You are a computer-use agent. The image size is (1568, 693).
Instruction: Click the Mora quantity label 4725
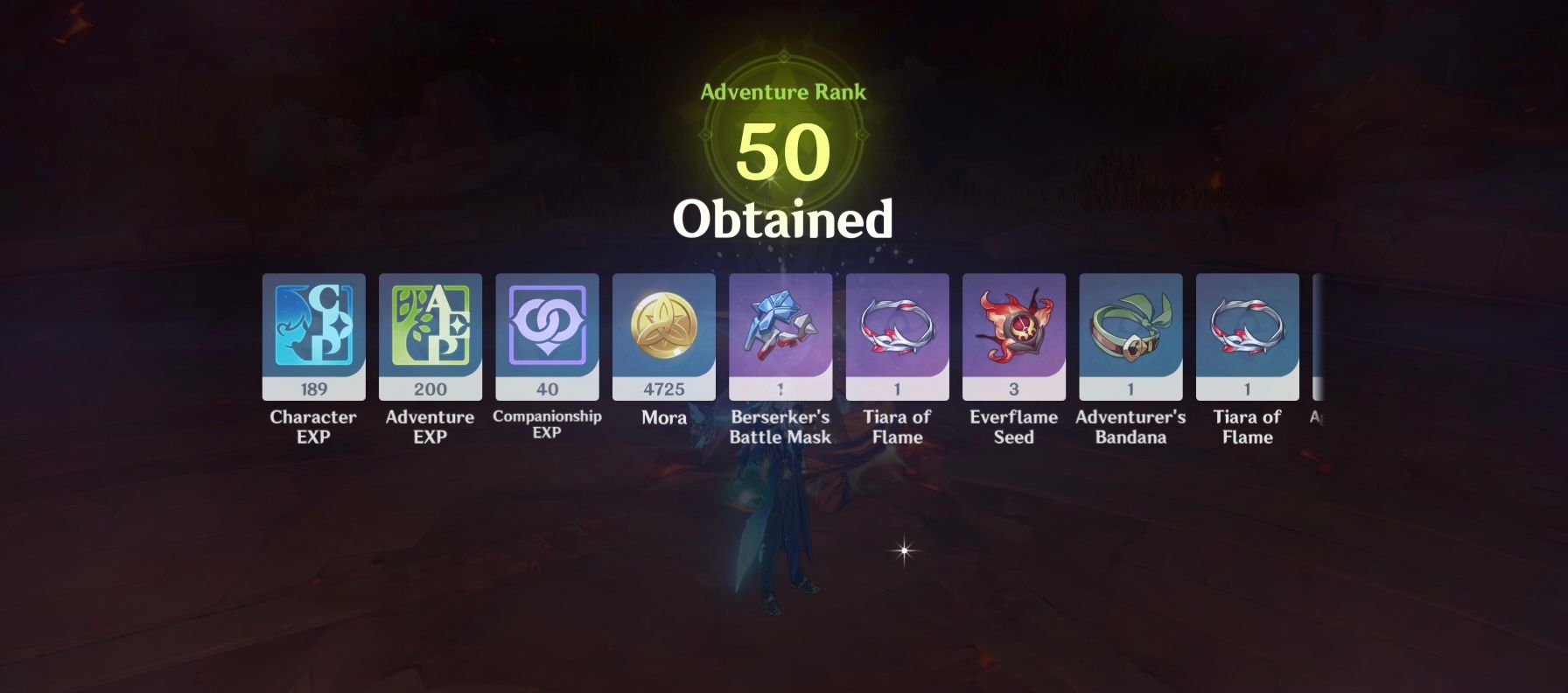(663, 389)
